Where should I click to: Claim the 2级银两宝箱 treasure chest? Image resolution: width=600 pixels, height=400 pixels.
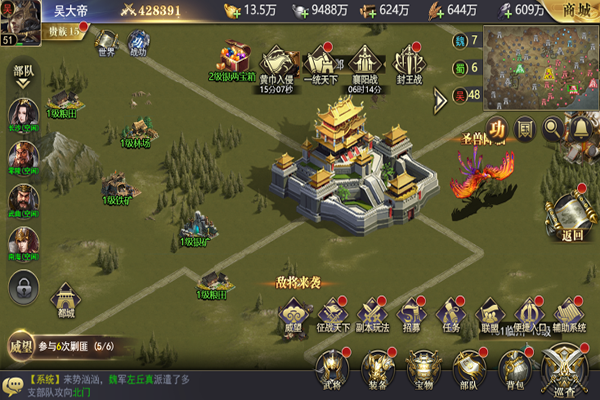(236, 58)
